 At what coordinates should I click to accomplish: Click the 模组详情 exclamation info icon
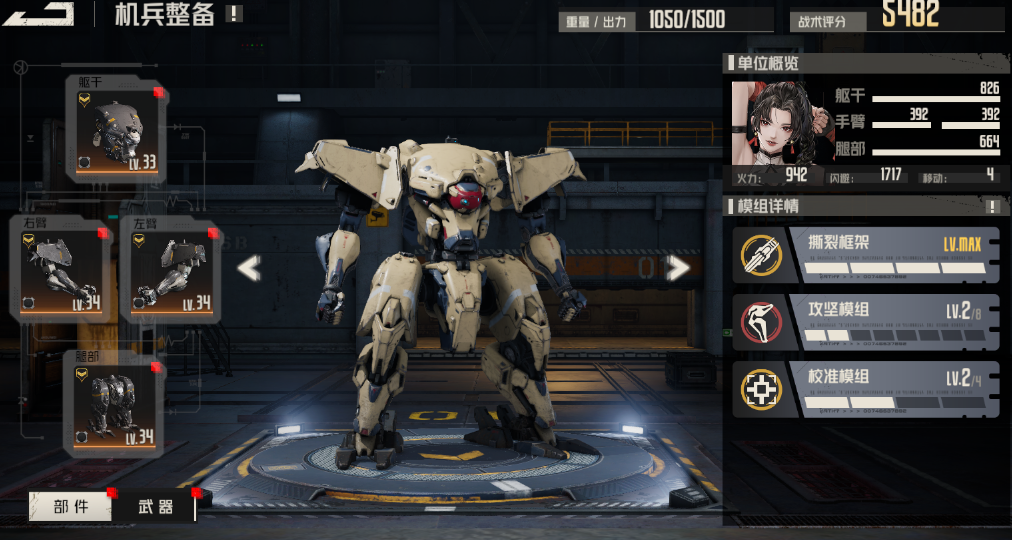click(x=992, y=207)
